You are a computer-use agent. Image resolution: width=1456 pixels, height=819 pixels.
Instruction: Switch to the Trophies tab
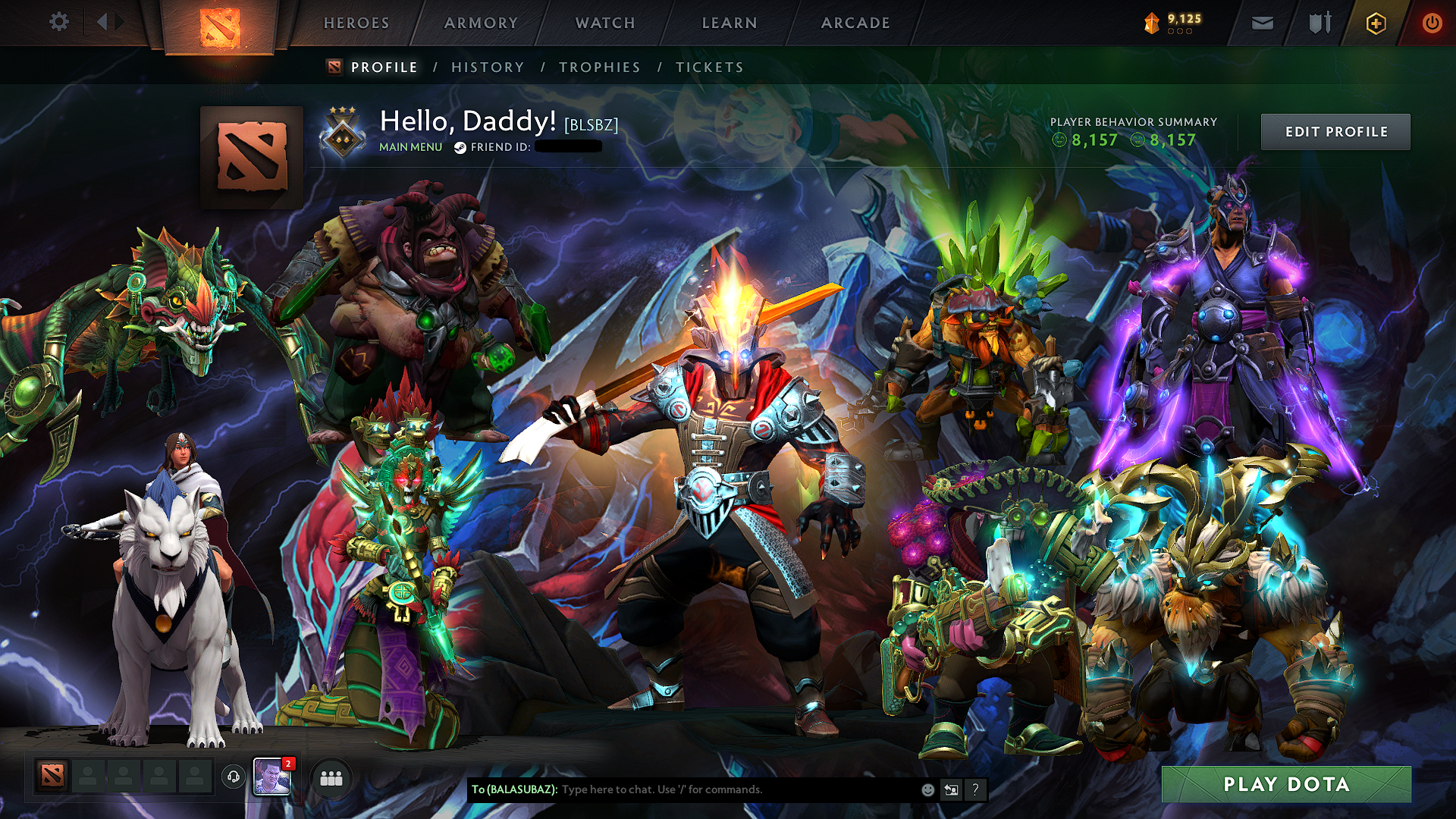pos(600,67)
